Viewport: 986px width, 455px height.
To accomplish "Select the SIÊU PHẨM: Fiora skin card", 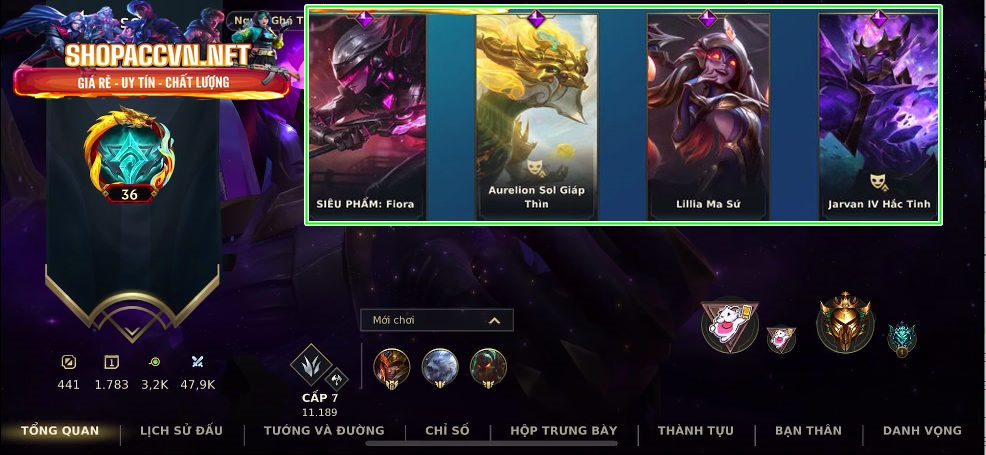I will (x=367, y=115).
